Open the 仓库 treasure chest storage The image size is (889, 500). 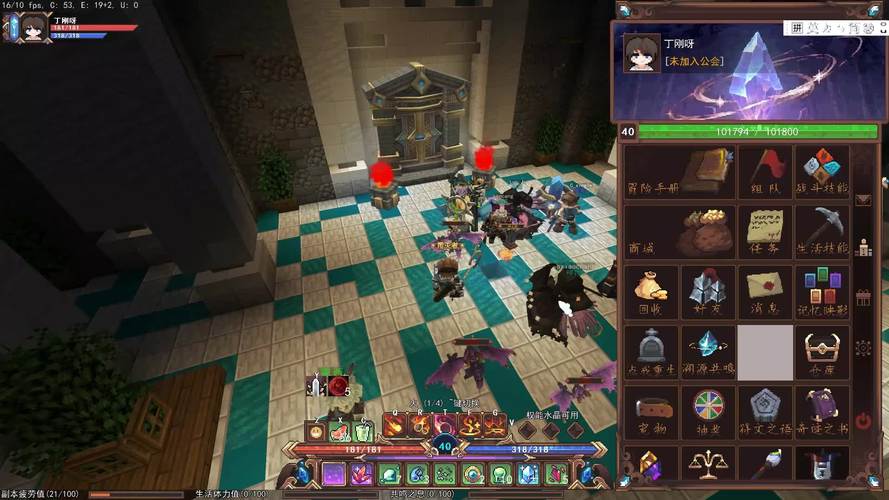coord(822,352)
